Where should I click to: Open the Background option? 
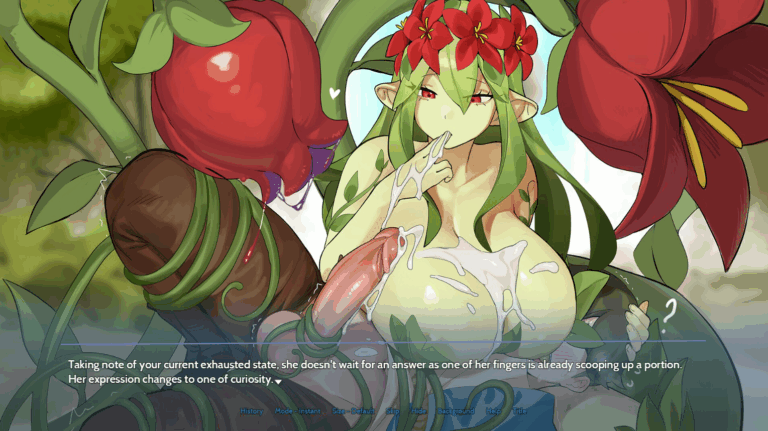[455, 411]
